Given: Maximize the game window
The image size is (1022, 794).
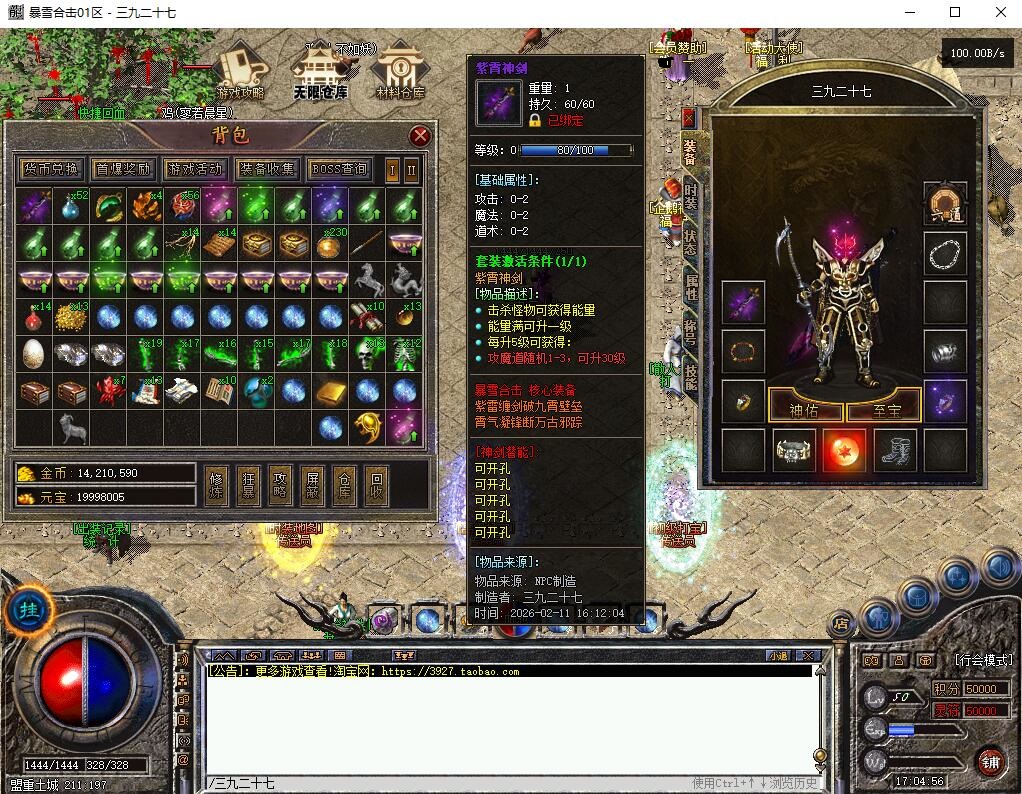Looking at the screenshot, I should (x=955, y=12).
